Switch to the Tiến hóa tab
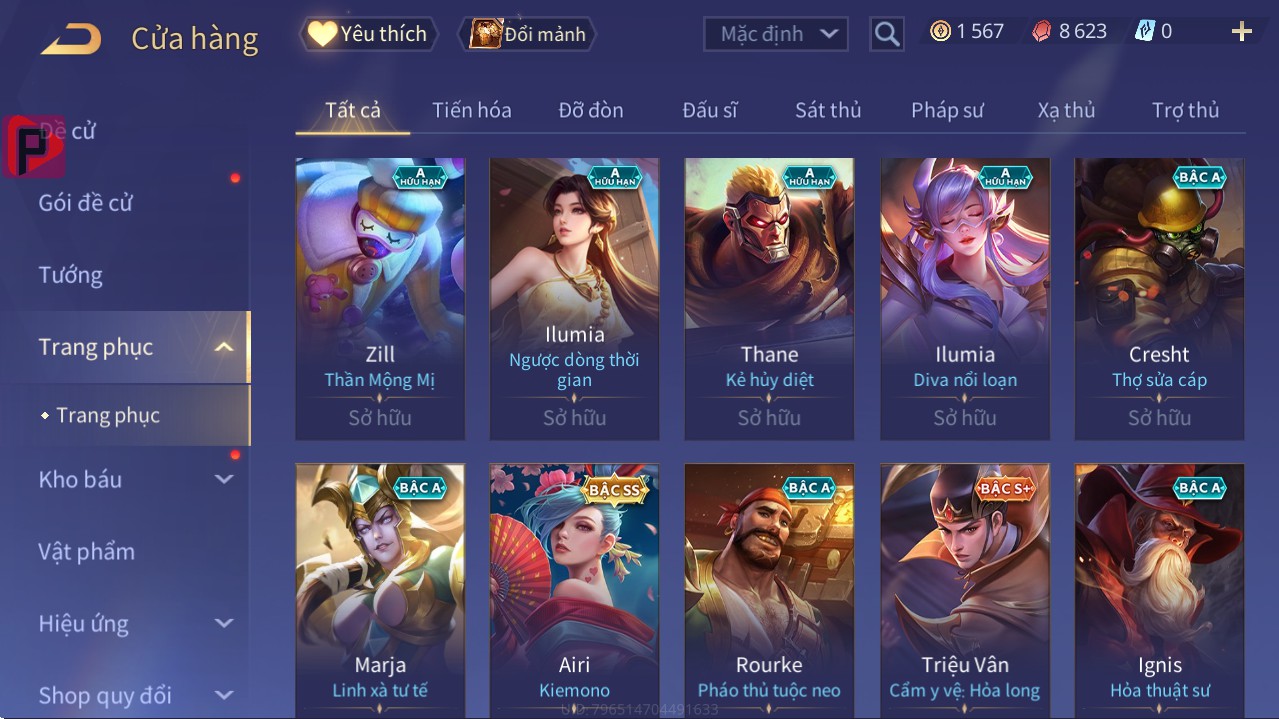The width and height of the screenshot is (1279, 719). 471,110
